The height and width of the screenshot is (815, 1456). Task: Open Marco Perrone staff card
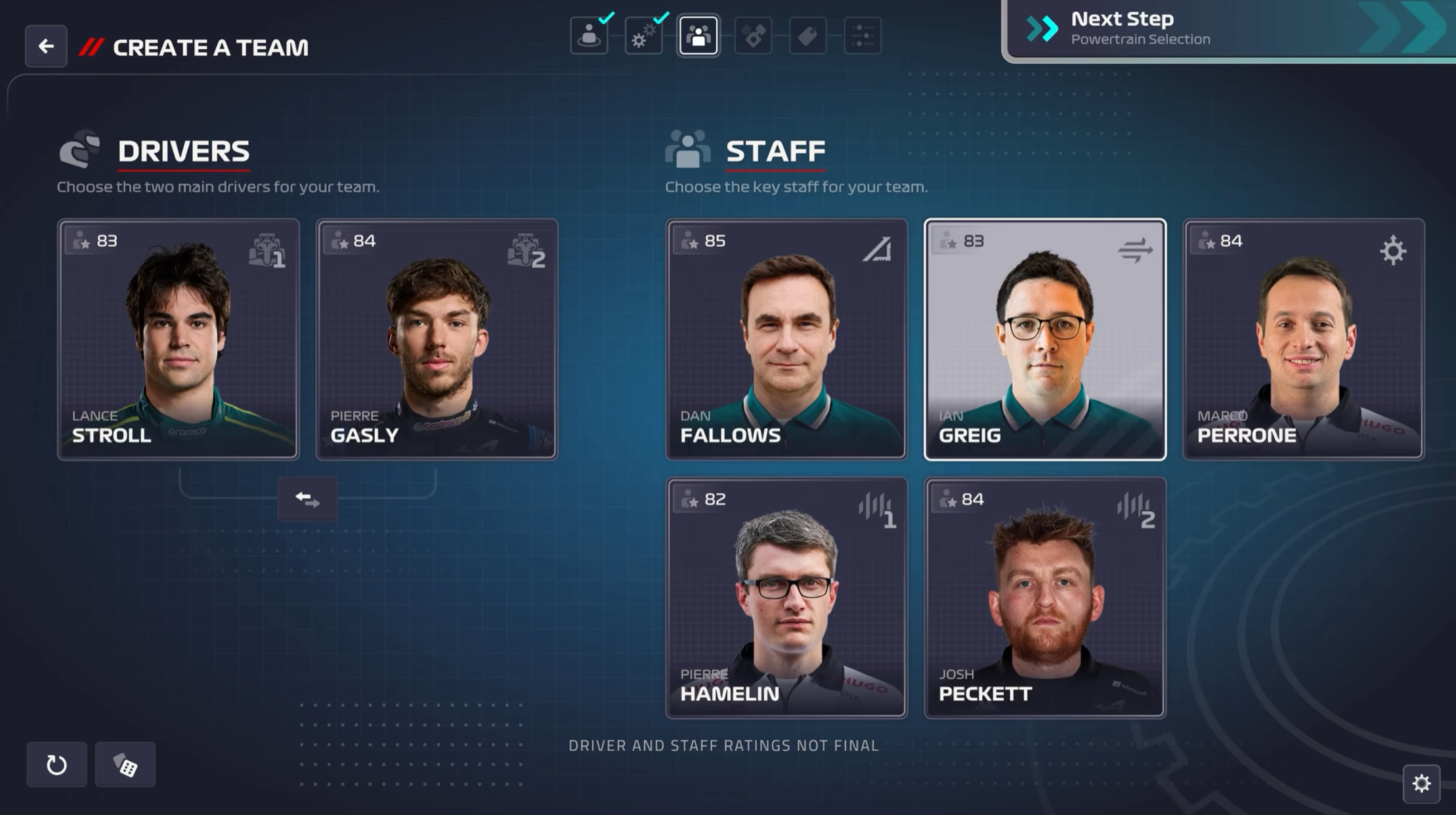click(1303, 339)
